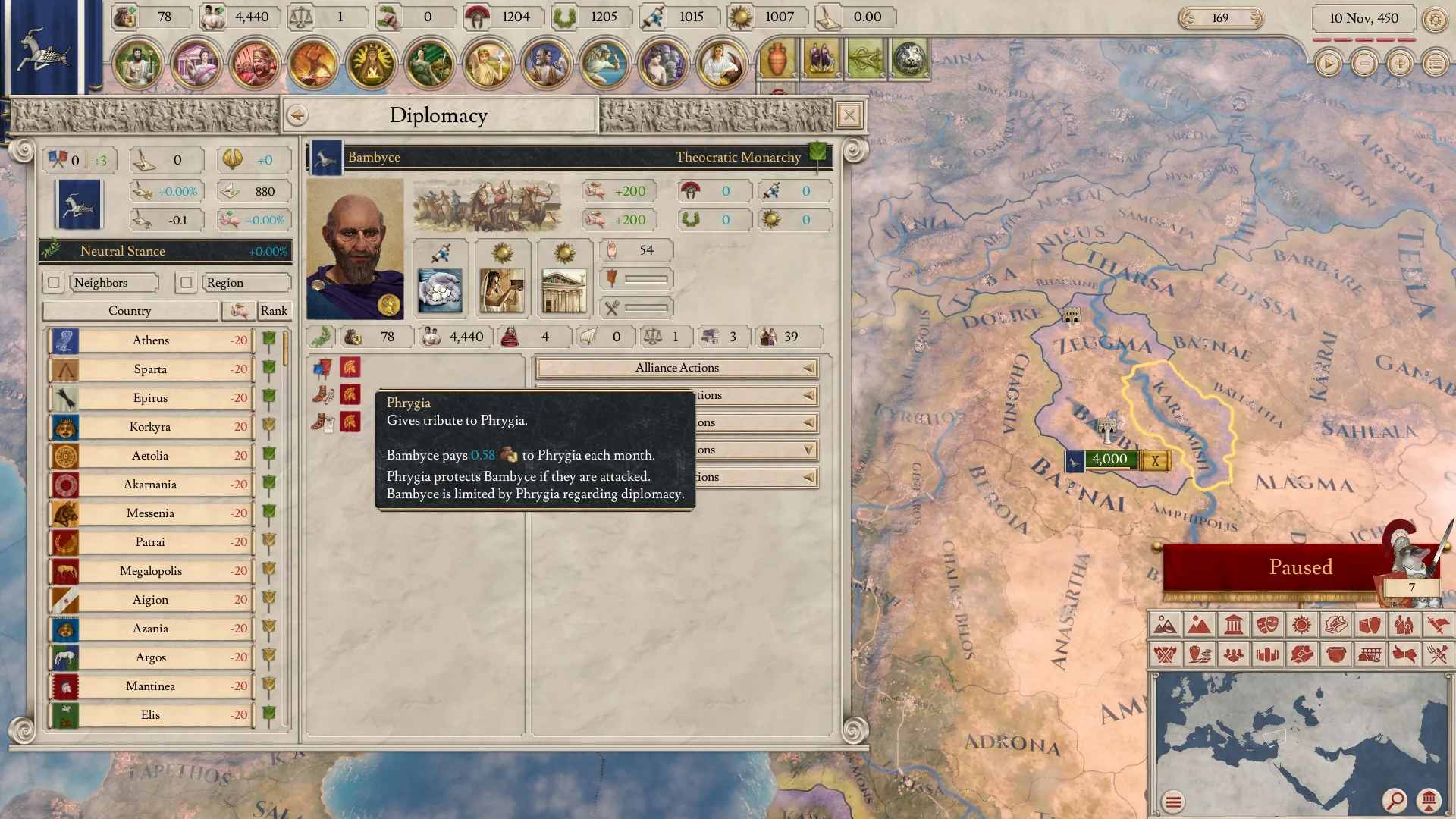The width and height of the screenshot is (1456, 819).
Task: Sort the list by Country header
Action: click(130, 311)
